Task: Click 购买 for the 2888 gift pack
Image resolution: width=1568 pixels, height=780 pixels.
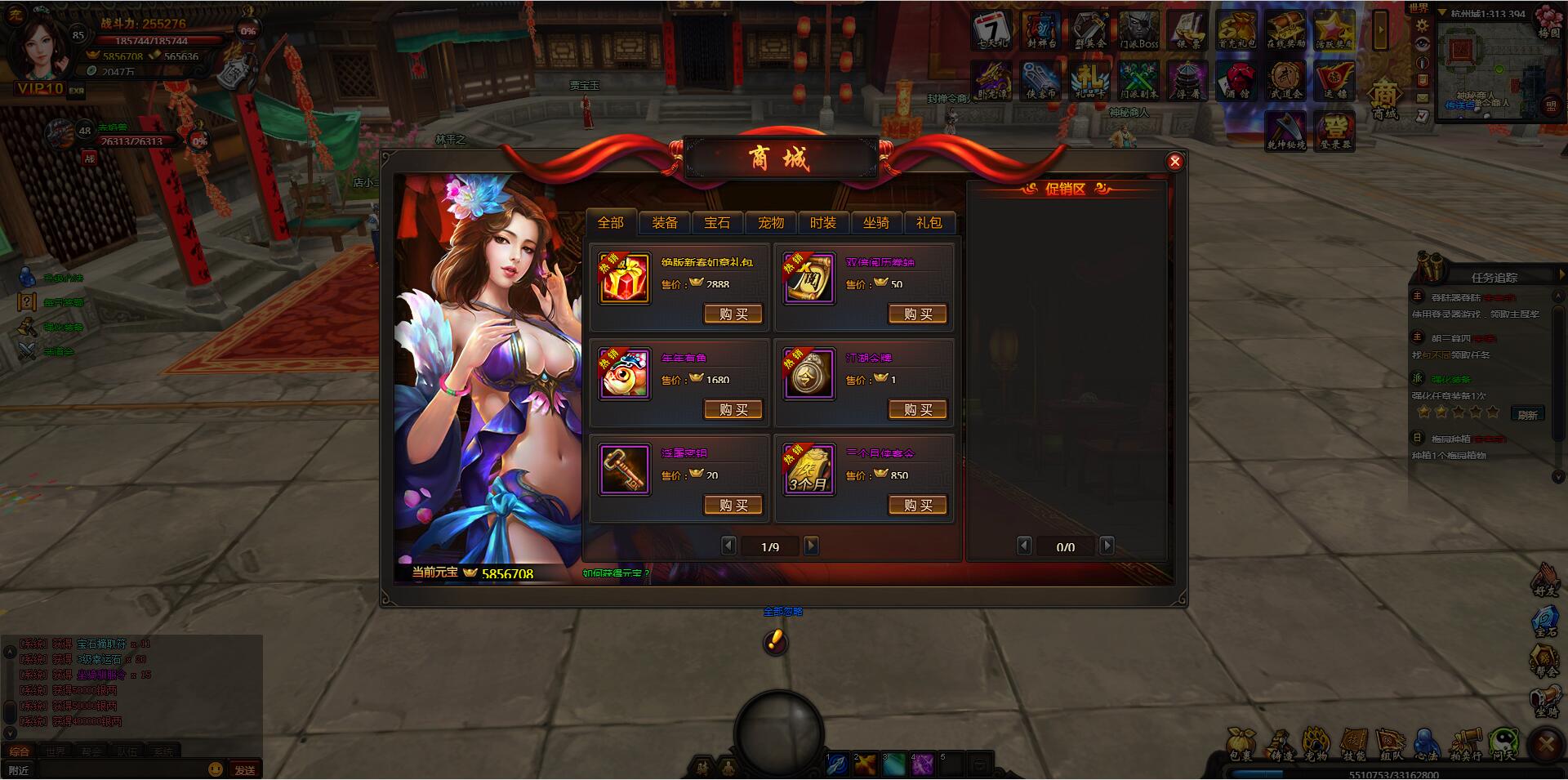Action: click(x=733, y=314)
